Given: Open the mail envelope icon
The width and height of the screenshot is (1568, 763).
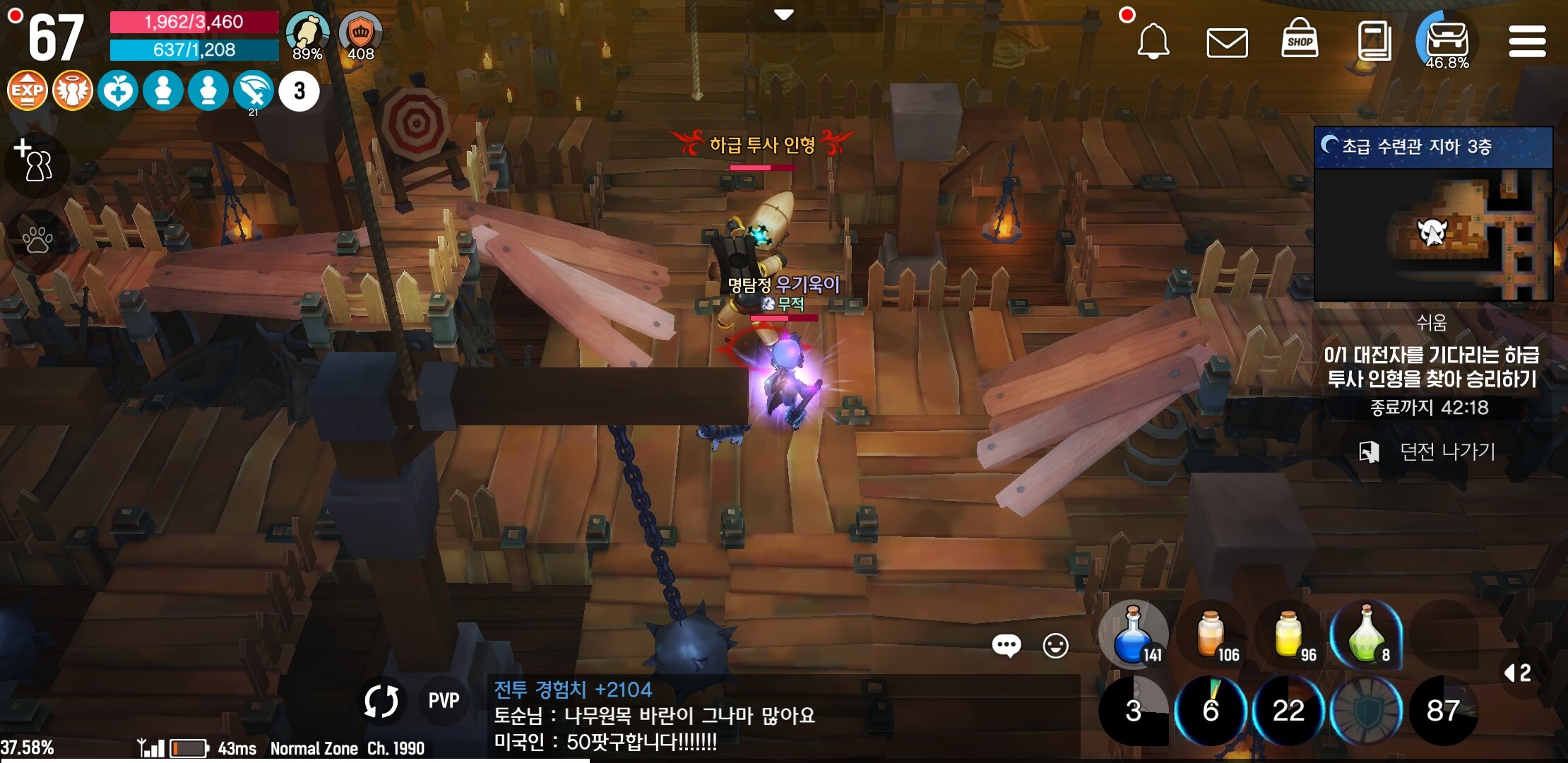Looking at the screenshot, I should pyautogui.click(x=1228, y=42).
